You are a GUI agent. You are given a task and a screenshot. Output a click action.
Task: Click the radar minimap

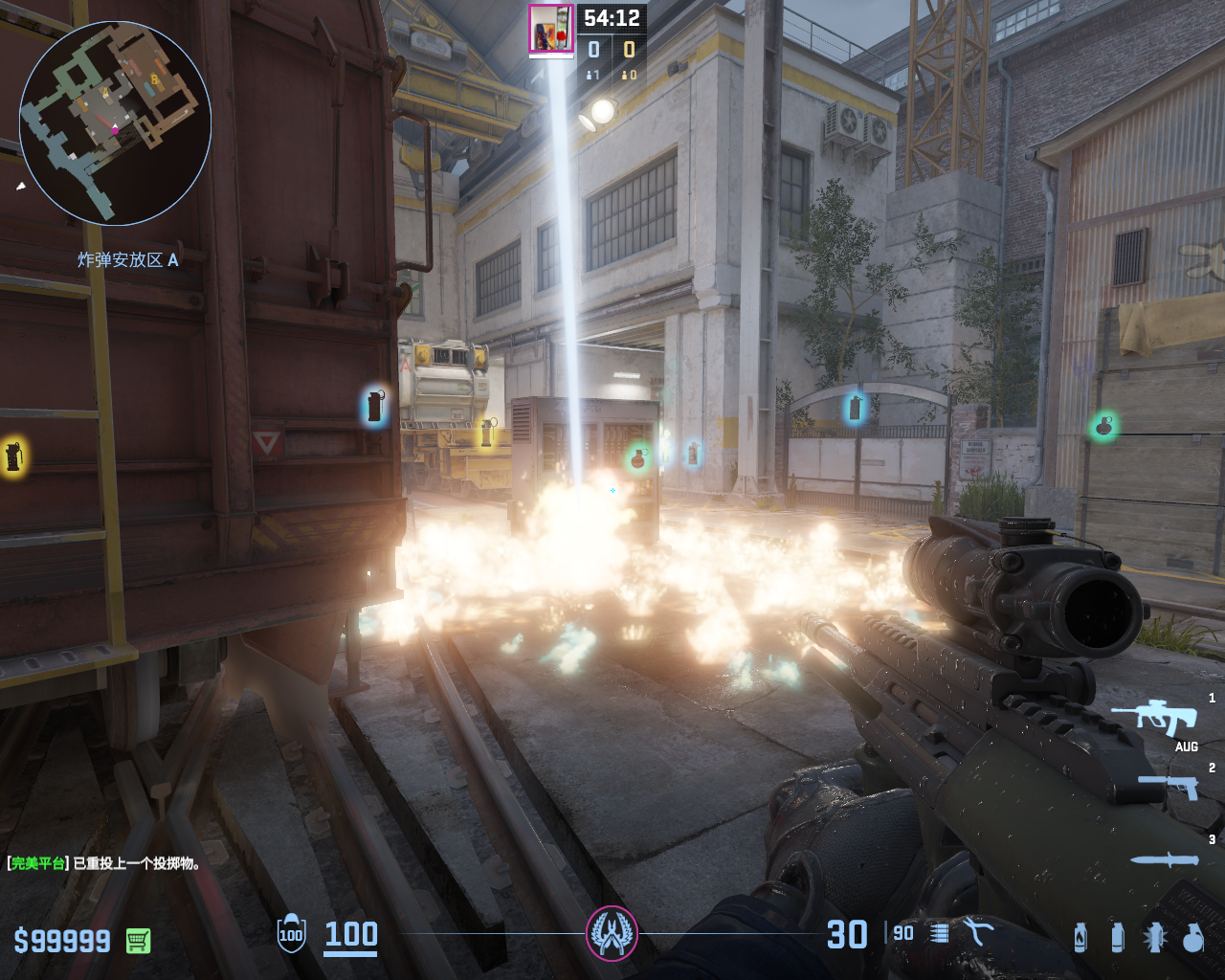click(115, 122)
